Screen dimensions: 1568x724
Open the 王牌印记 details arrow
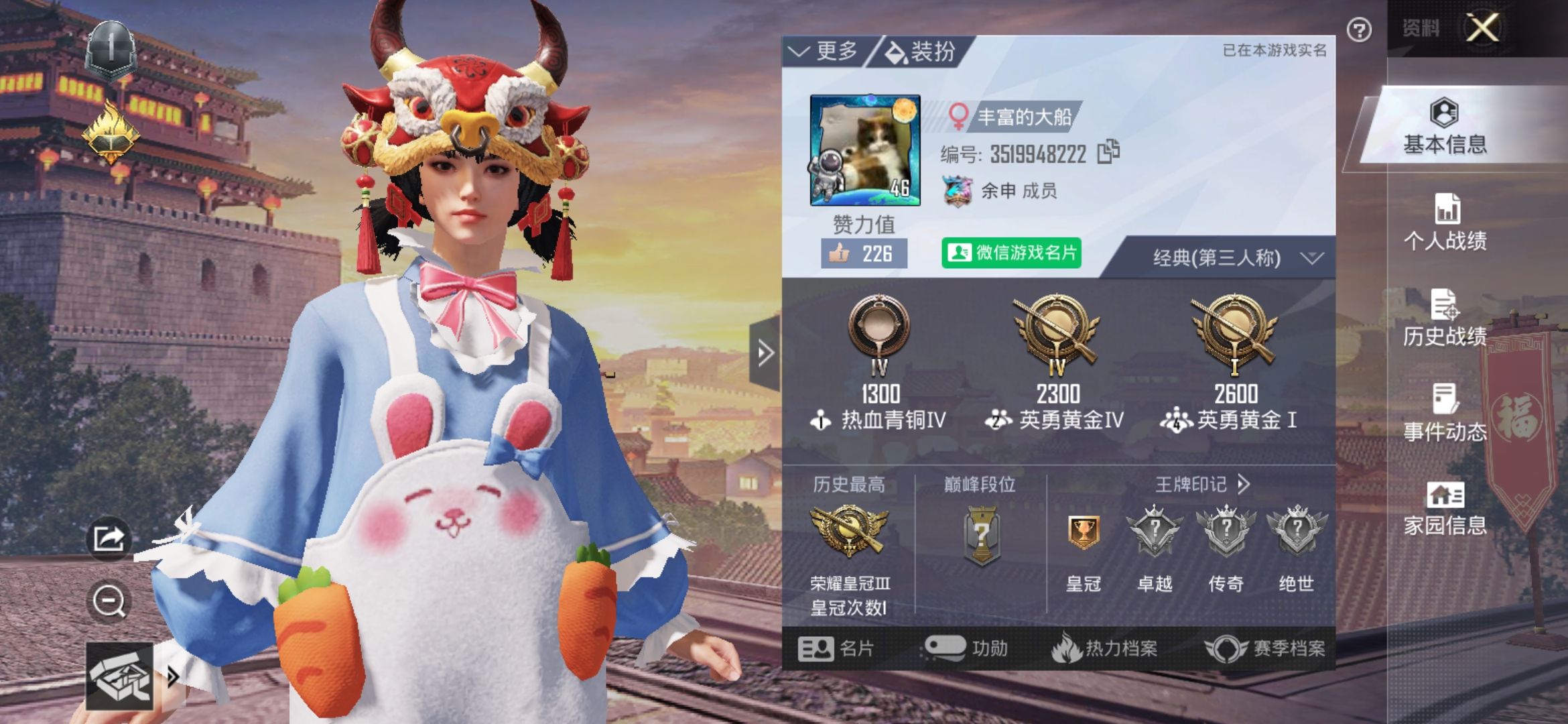tap(1243, 484)
